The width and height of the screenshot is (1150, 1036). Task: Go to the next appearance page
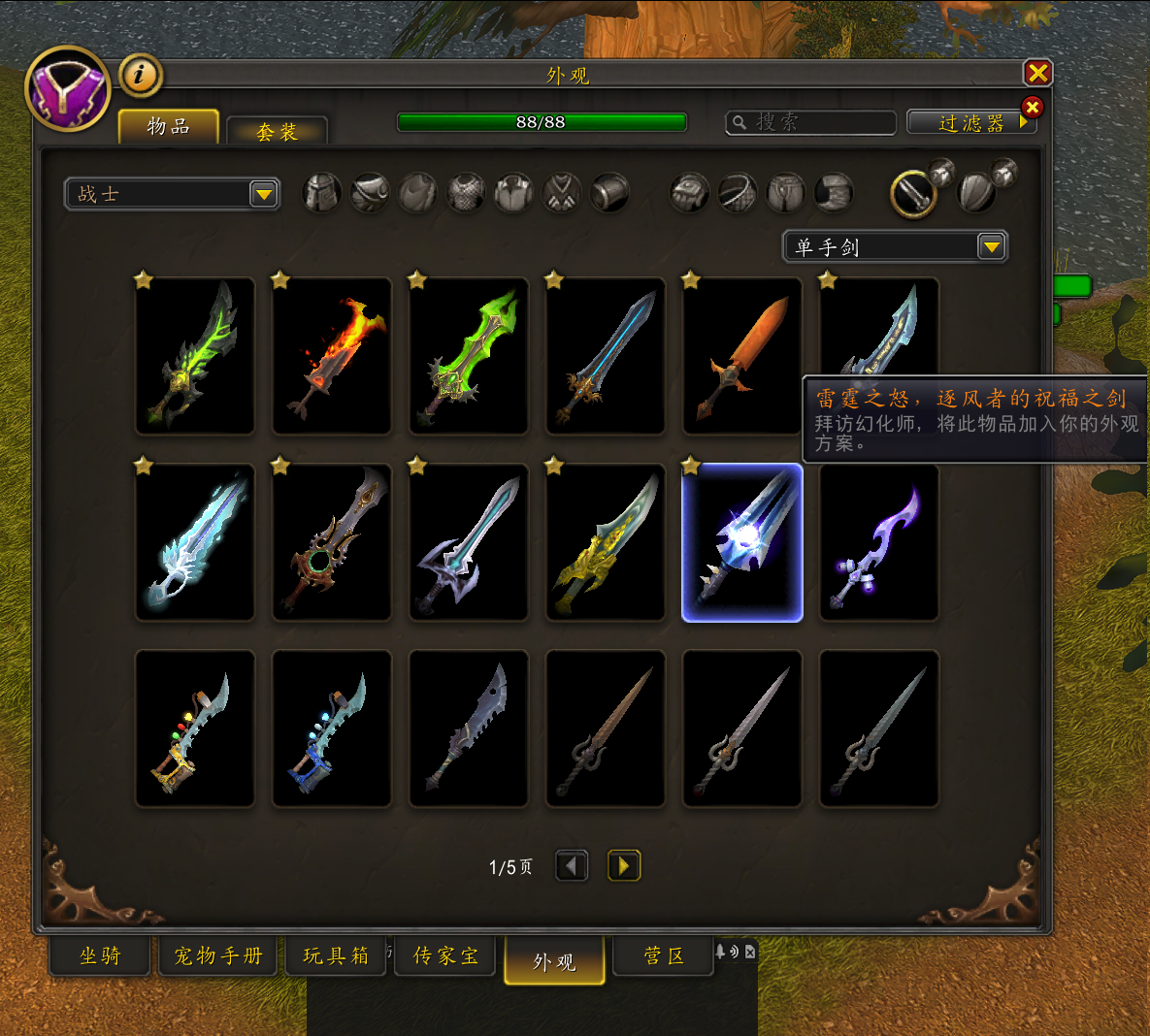(x=623, y=865)
